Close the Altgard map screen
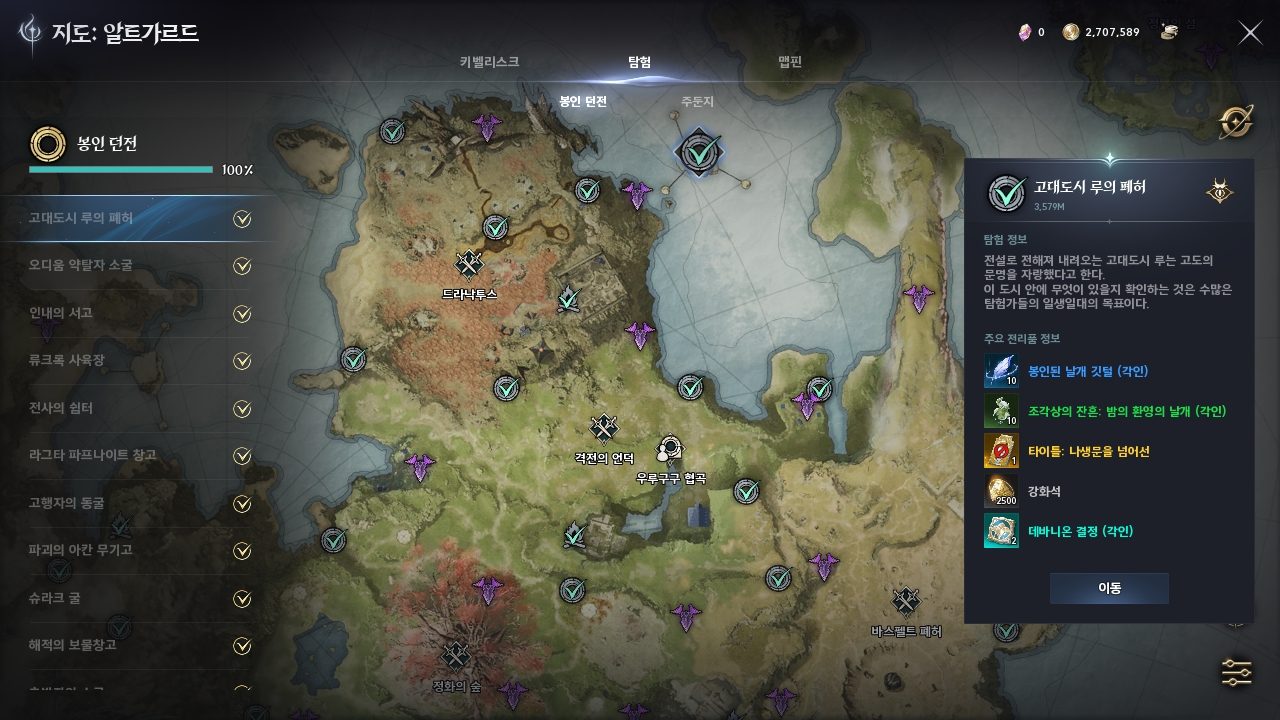Viewport: 1280px width, 720px height. [1250, 33]
